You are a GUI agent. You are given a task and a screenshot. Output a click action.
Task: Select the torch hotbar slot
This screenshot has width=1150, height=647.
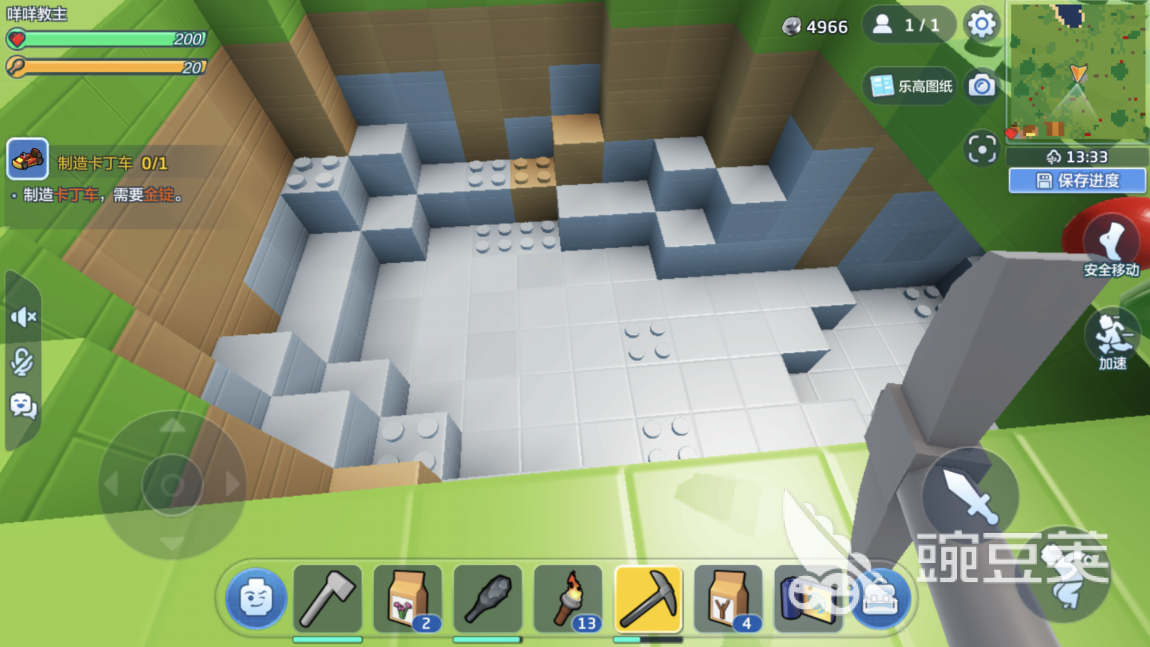click(x=567, y=600)
